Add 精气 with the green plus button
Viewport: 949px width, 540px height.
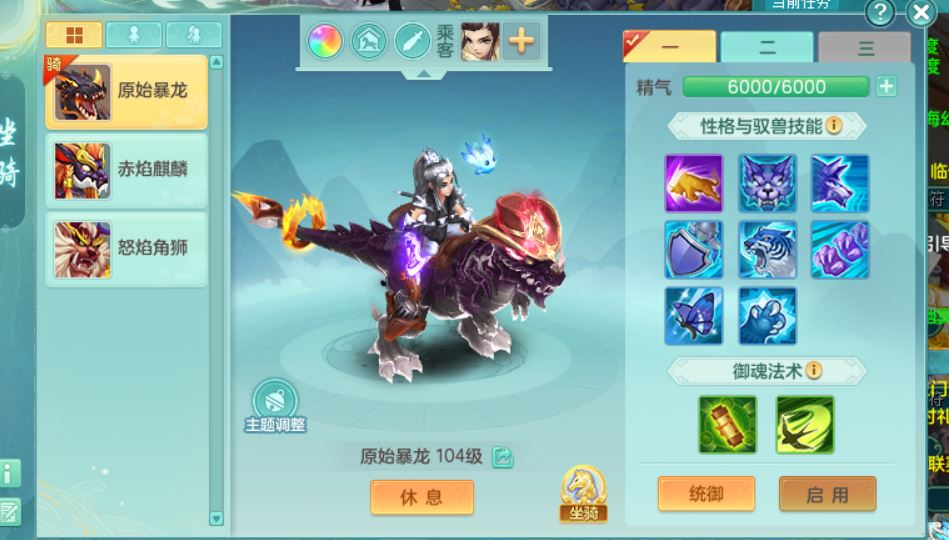(x=886, y=87)
